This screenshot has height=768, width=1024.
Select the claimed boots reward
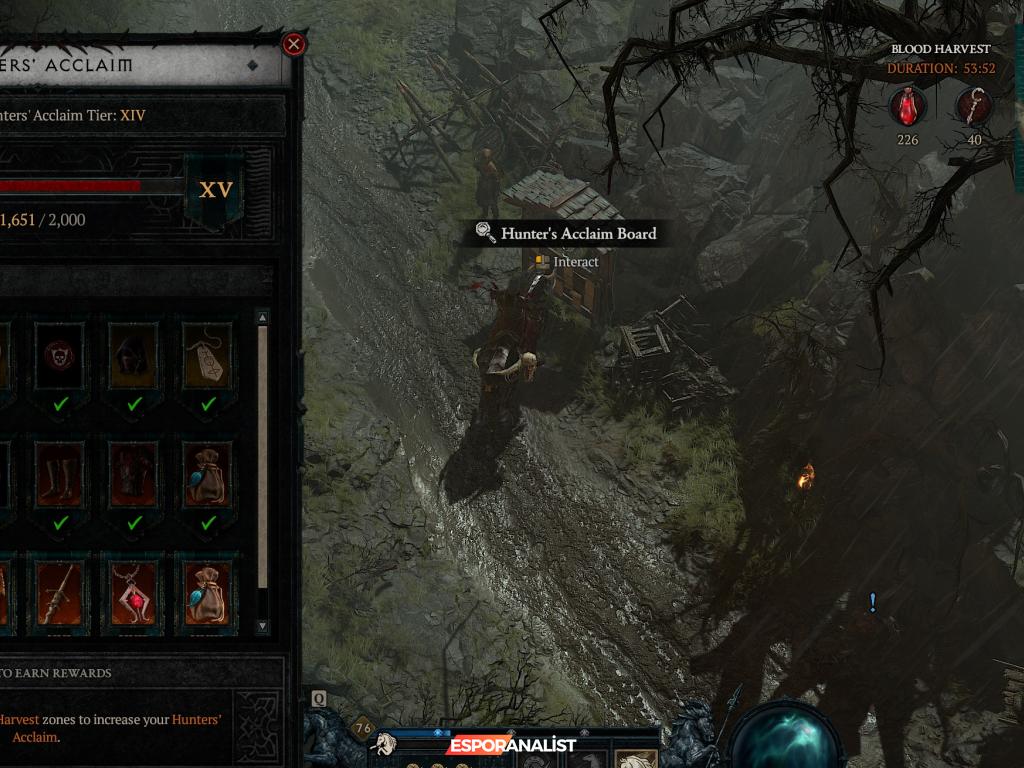pos(61,473)
